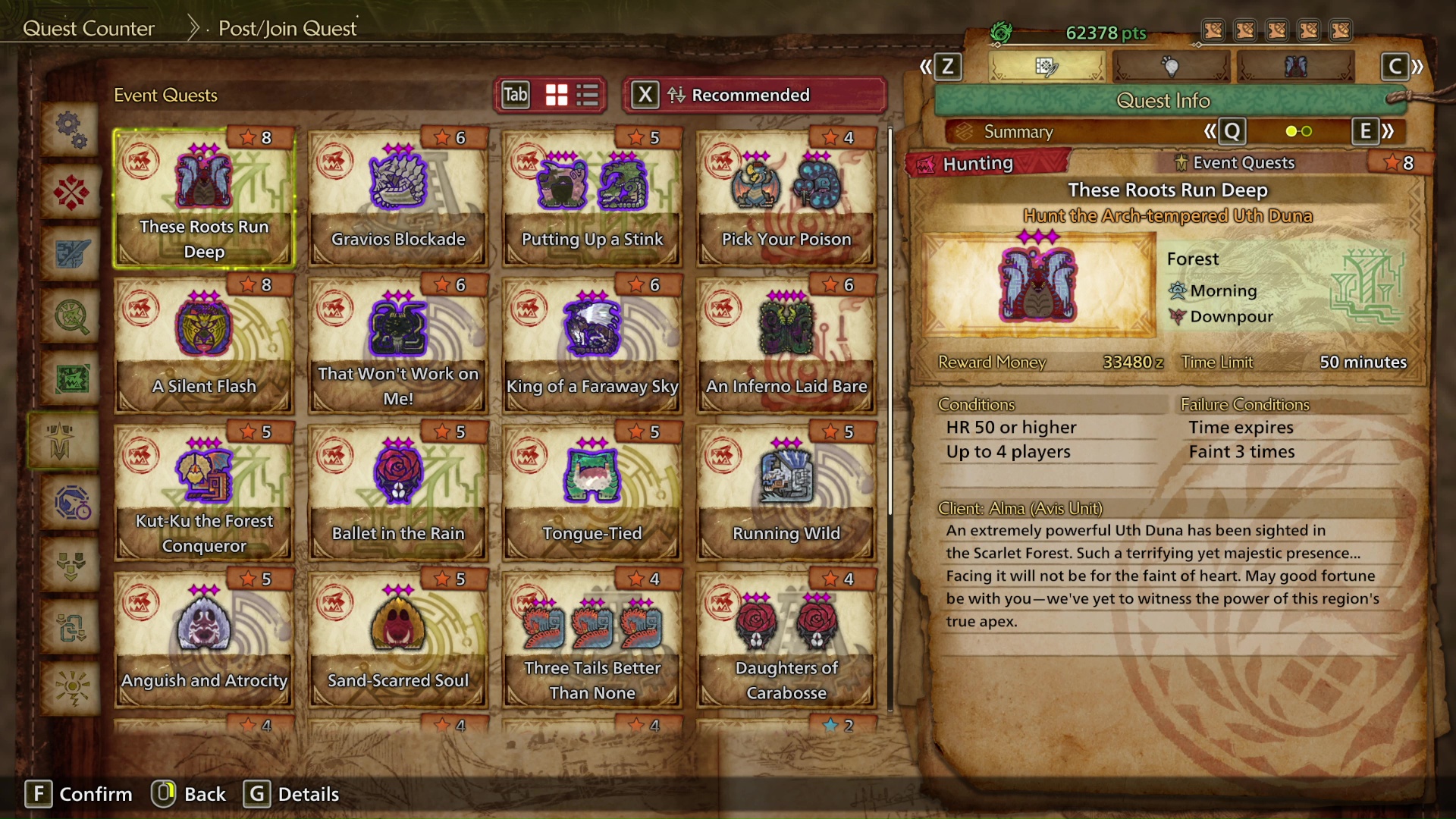Change the Recommended sort order
This screenshot has width=1456, height=819.
[753, 96]
